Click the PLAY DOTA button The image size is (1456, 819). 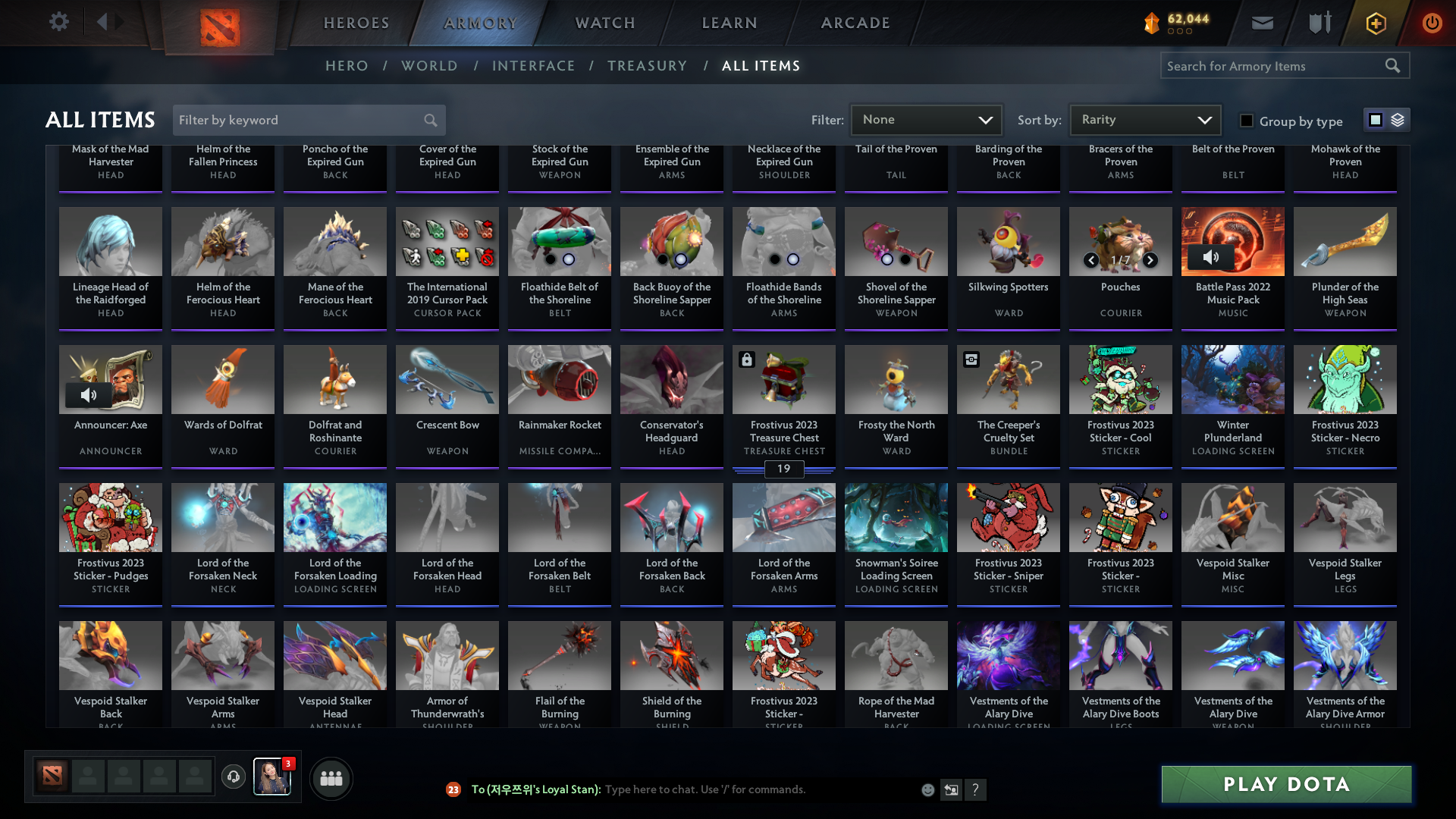(1285, 784)
